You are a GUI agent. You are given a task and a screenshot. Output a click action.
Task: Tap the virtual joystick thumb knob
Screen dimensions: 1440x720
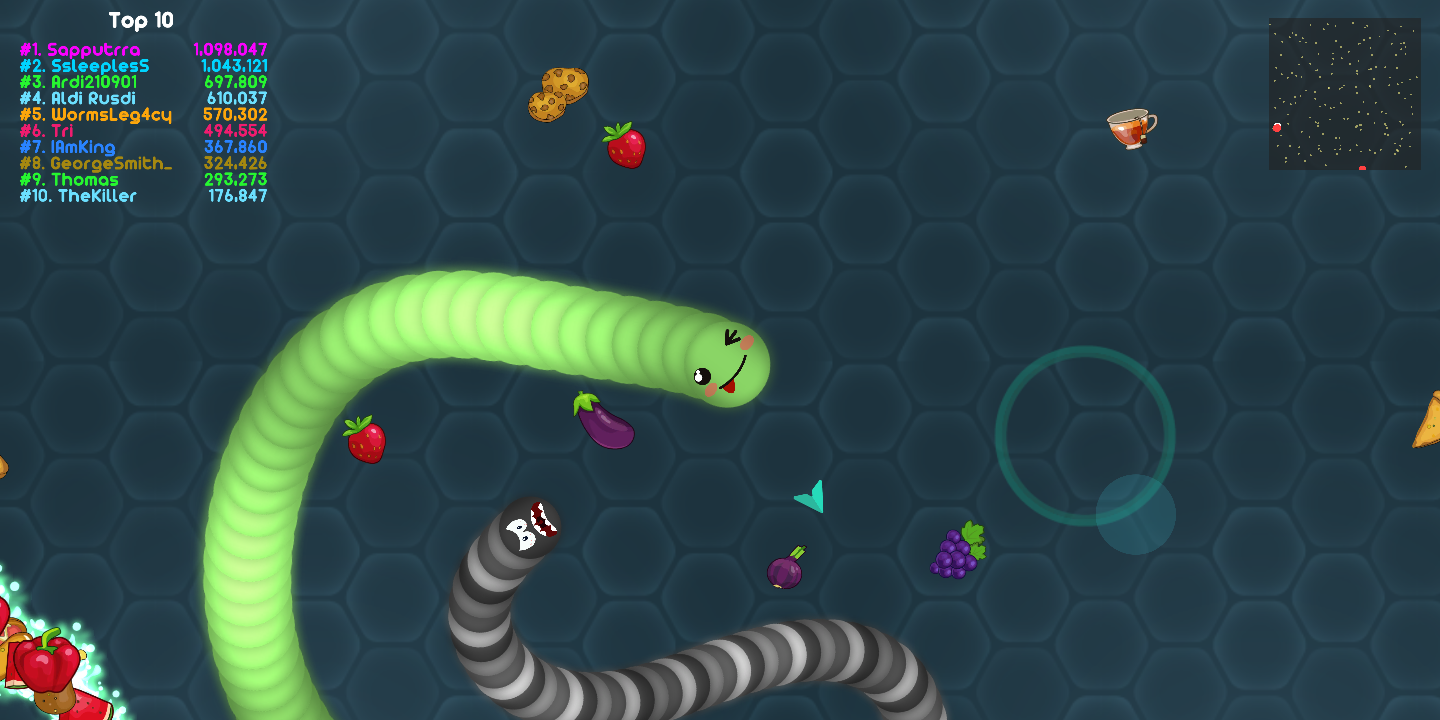pyautogui.click(x=1135, y=514)
